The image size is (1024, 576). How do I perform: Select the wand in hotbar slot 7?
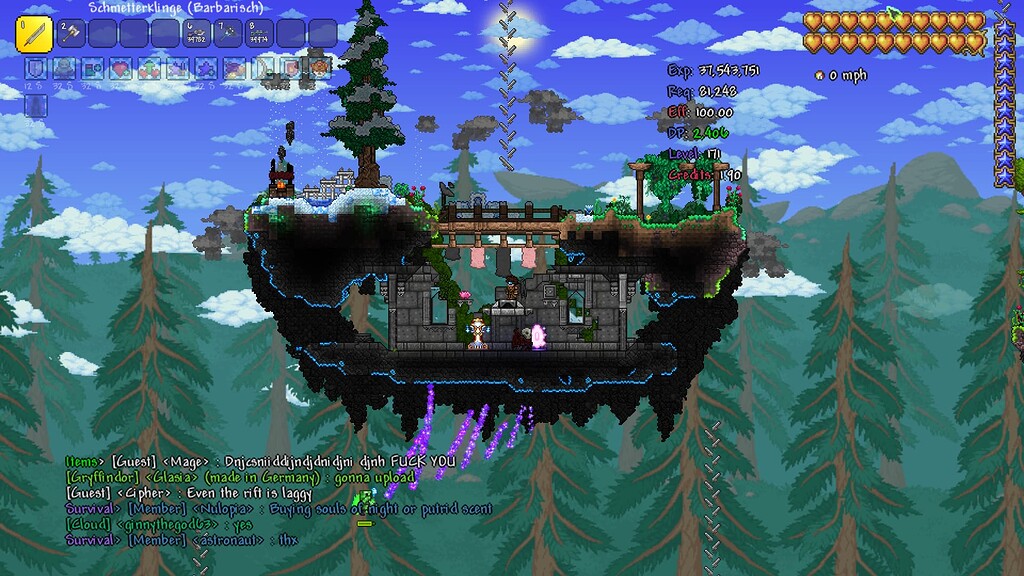(228, 34)
